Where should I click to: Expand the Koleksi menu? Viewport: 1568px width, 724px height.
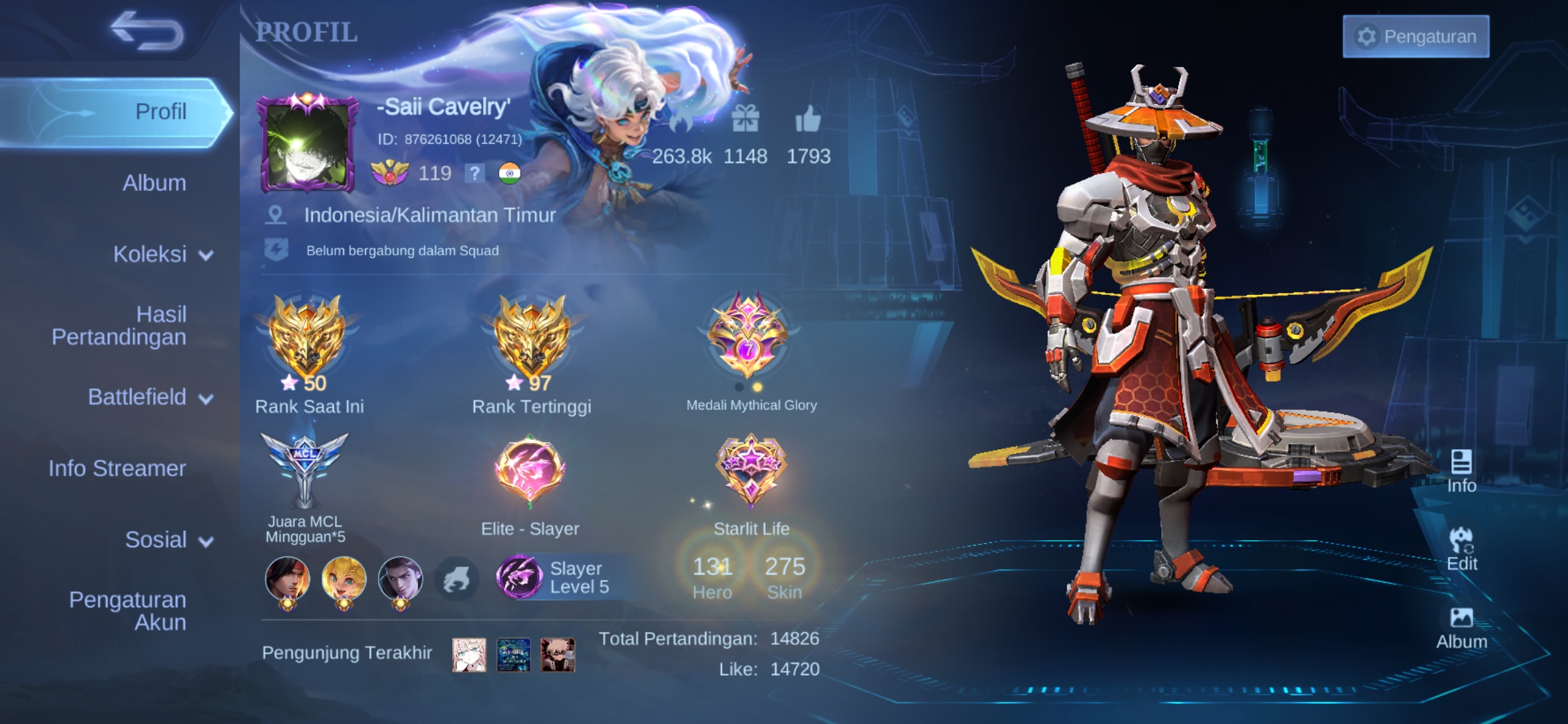pyautogui.click(x=162, y=255)
